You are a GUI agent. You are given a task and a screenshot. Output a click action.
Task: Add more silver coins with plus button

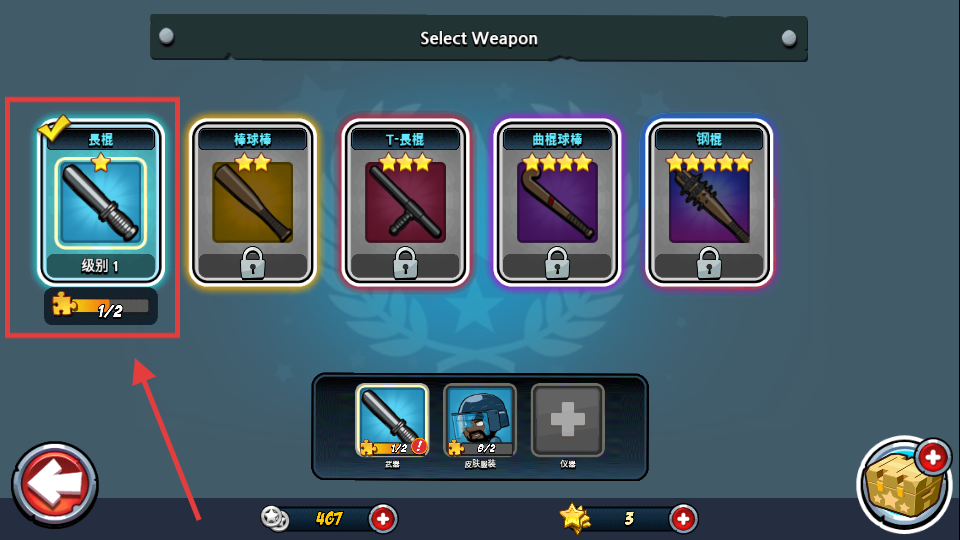383,518
